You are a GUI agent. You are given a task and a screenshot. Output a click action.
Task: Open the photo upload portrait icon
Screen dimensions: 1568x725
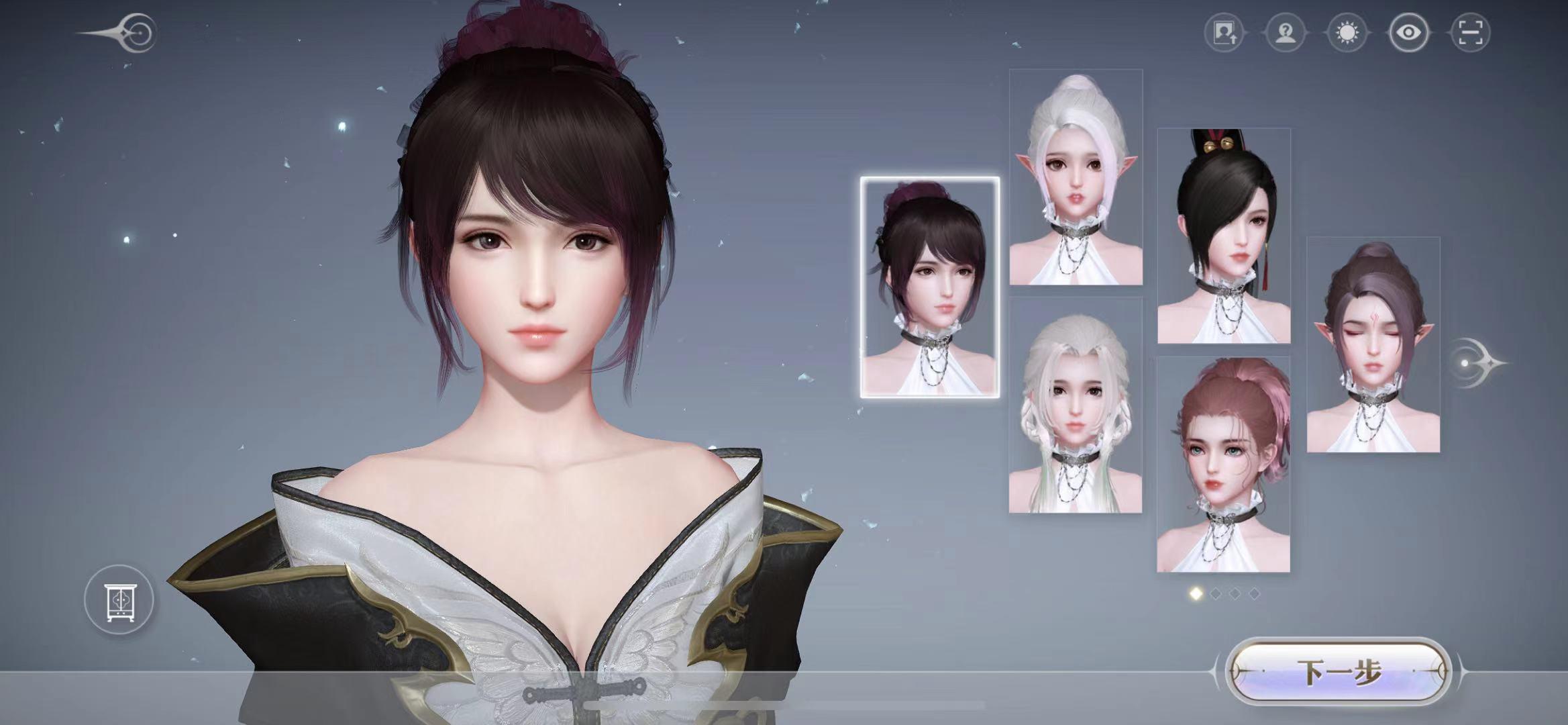tap(1224, 33)
